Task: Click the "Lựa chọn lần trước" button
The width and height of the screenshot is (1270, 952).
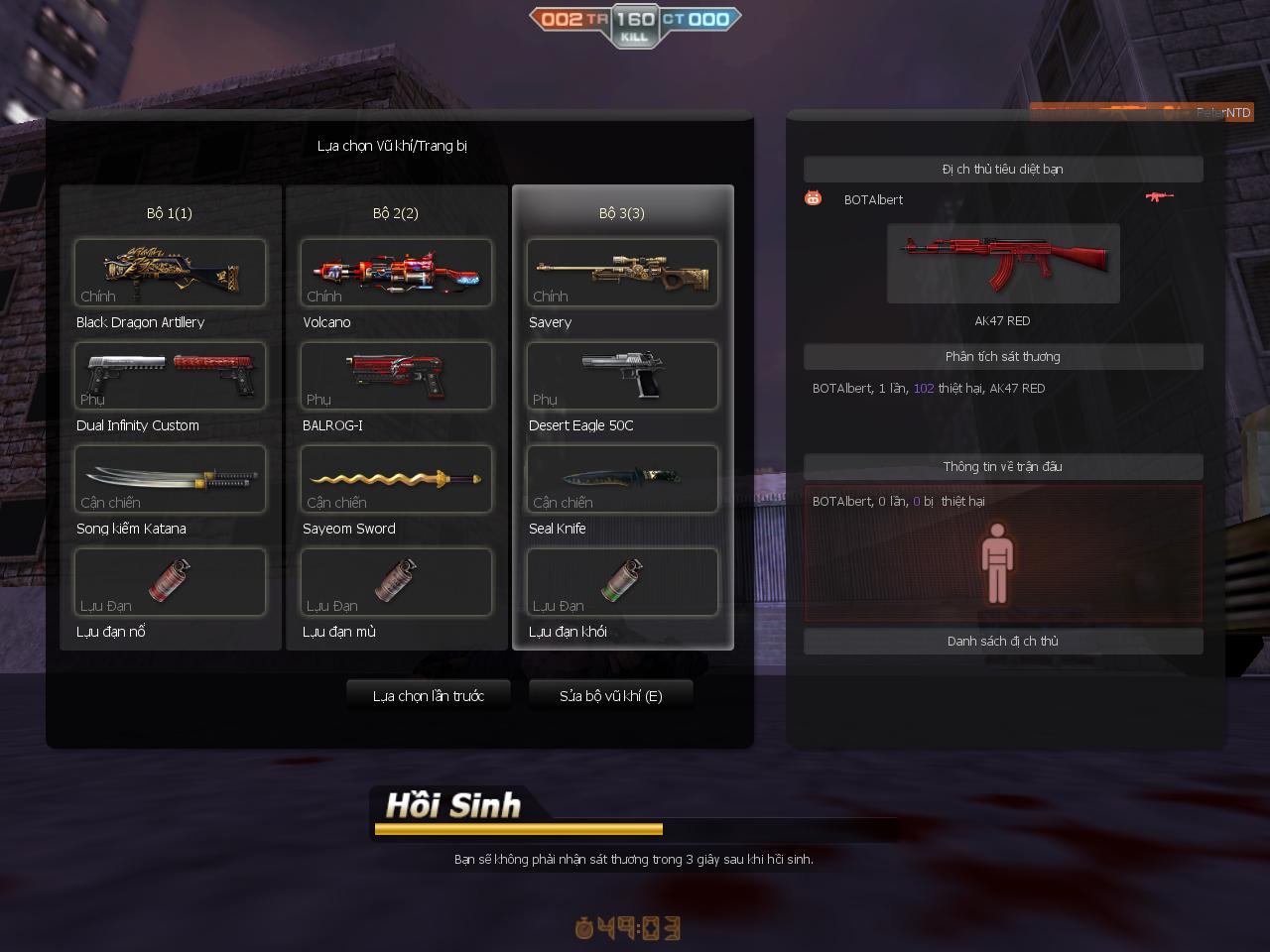Action: click(x=428, y=695)
